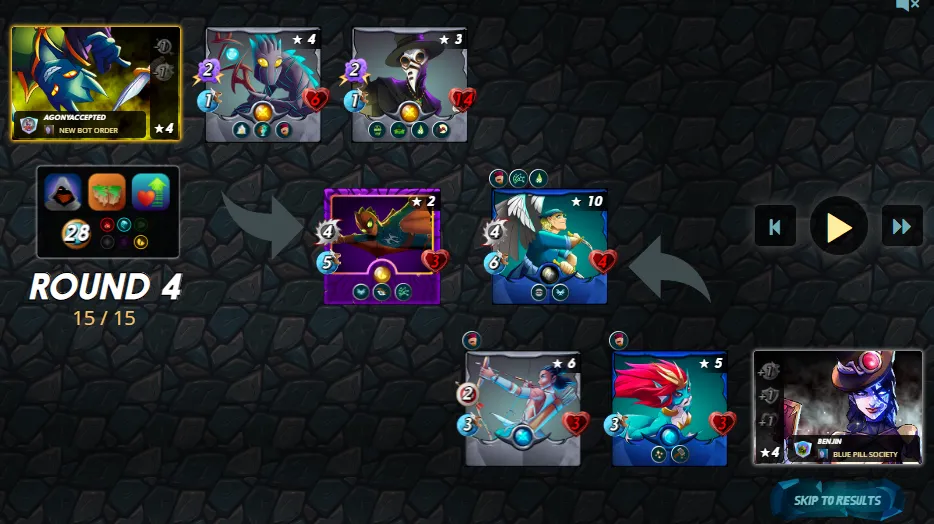The image size is (934, 524).
Task: Play the battle replay
Action: 838,226
